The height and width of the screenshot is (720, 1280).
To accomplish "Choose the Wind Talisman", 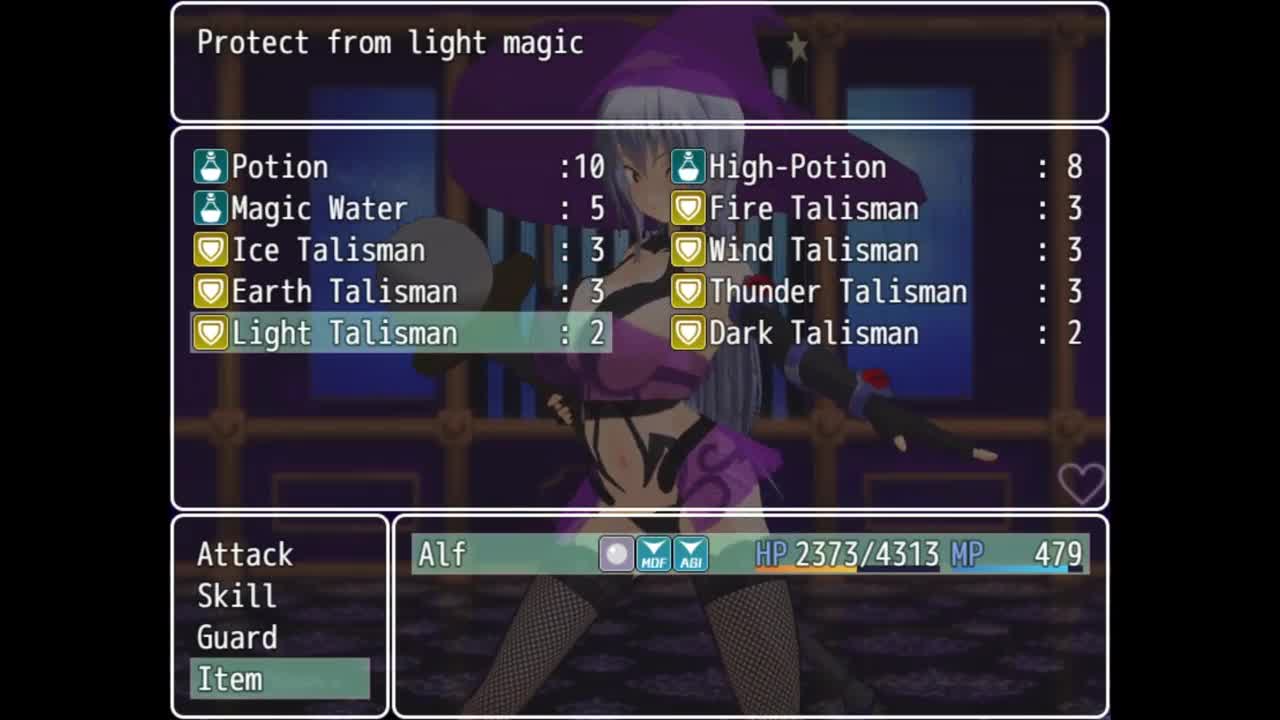I will 878,250.
